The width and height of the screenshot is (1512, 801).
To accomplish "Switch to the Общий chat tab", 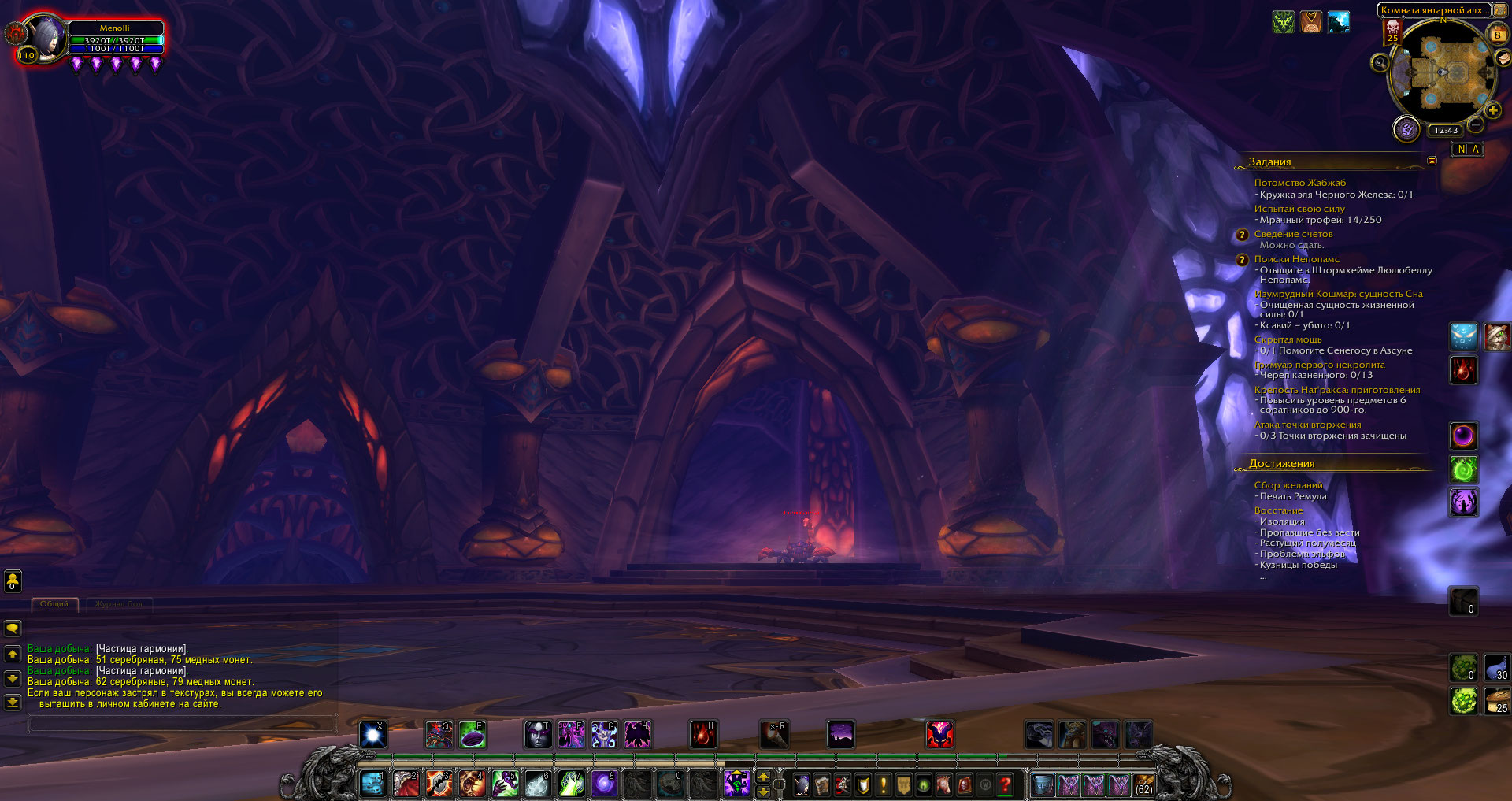I will coord(54,604).
